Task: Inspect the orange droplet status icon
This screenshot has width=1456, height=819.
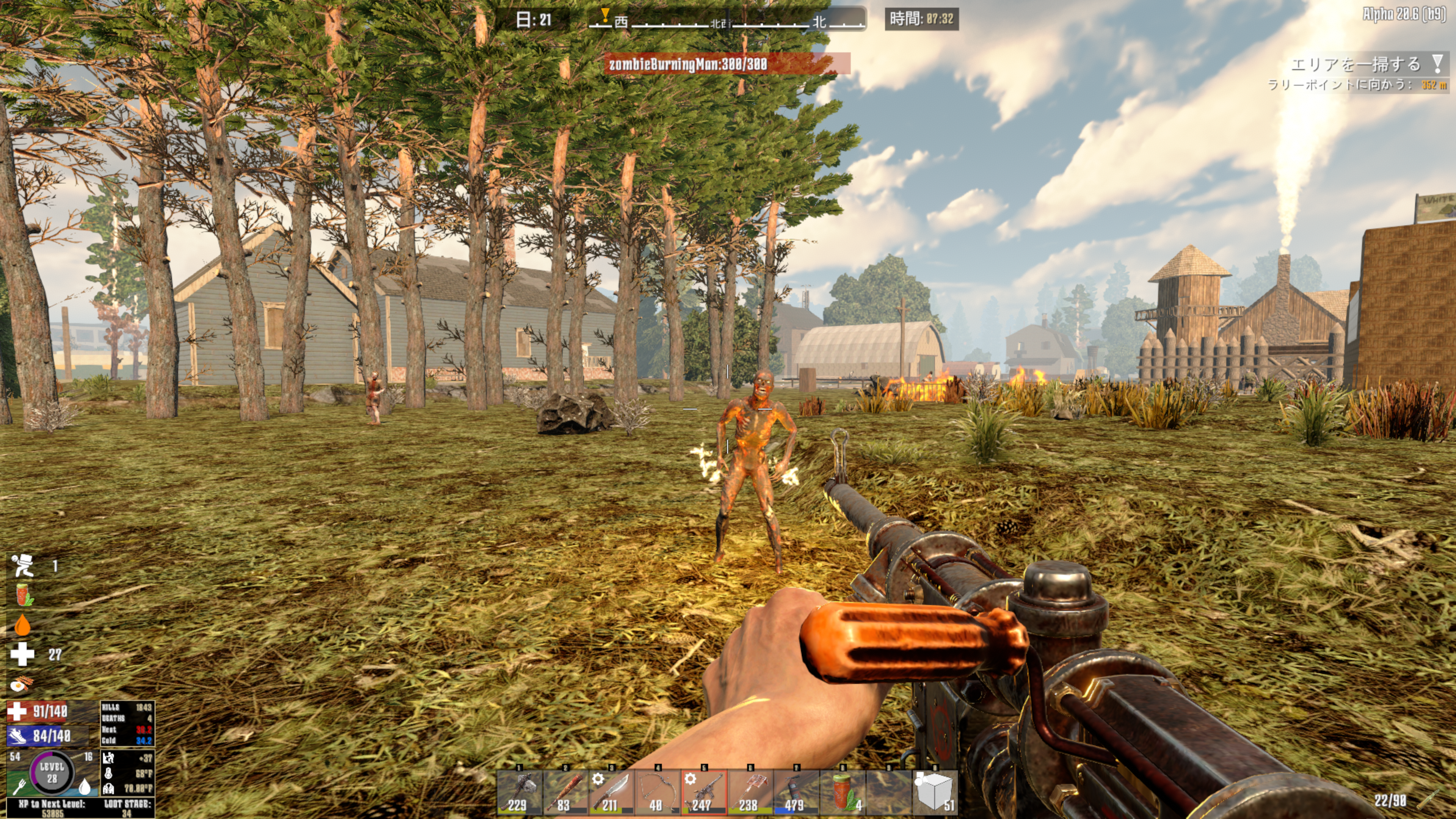Action: click(22, 625)
